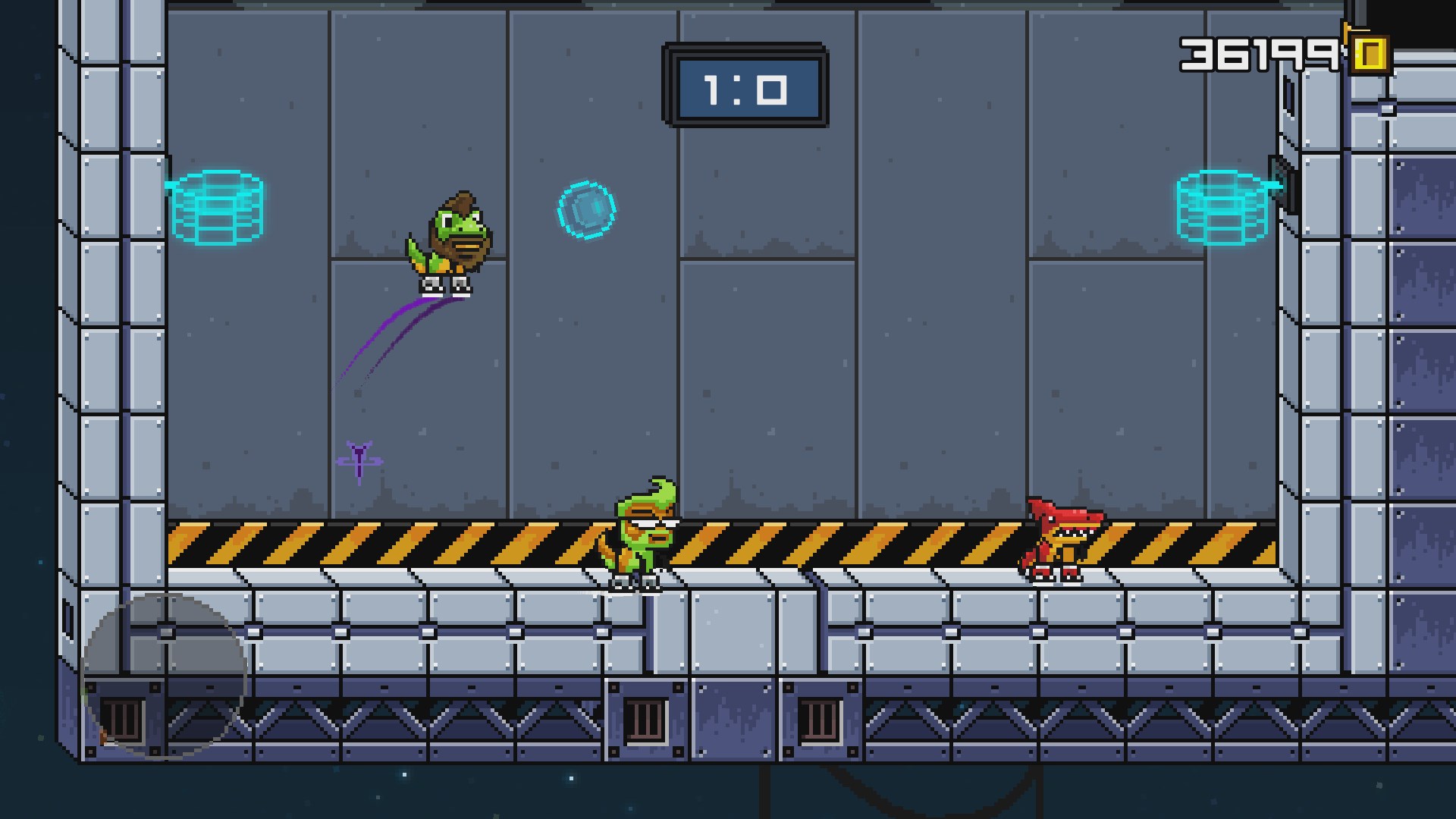This screenshot has height=819, width=1456.
Task: Click the right cyan goal hoop
Action: tap(1223, 209)
